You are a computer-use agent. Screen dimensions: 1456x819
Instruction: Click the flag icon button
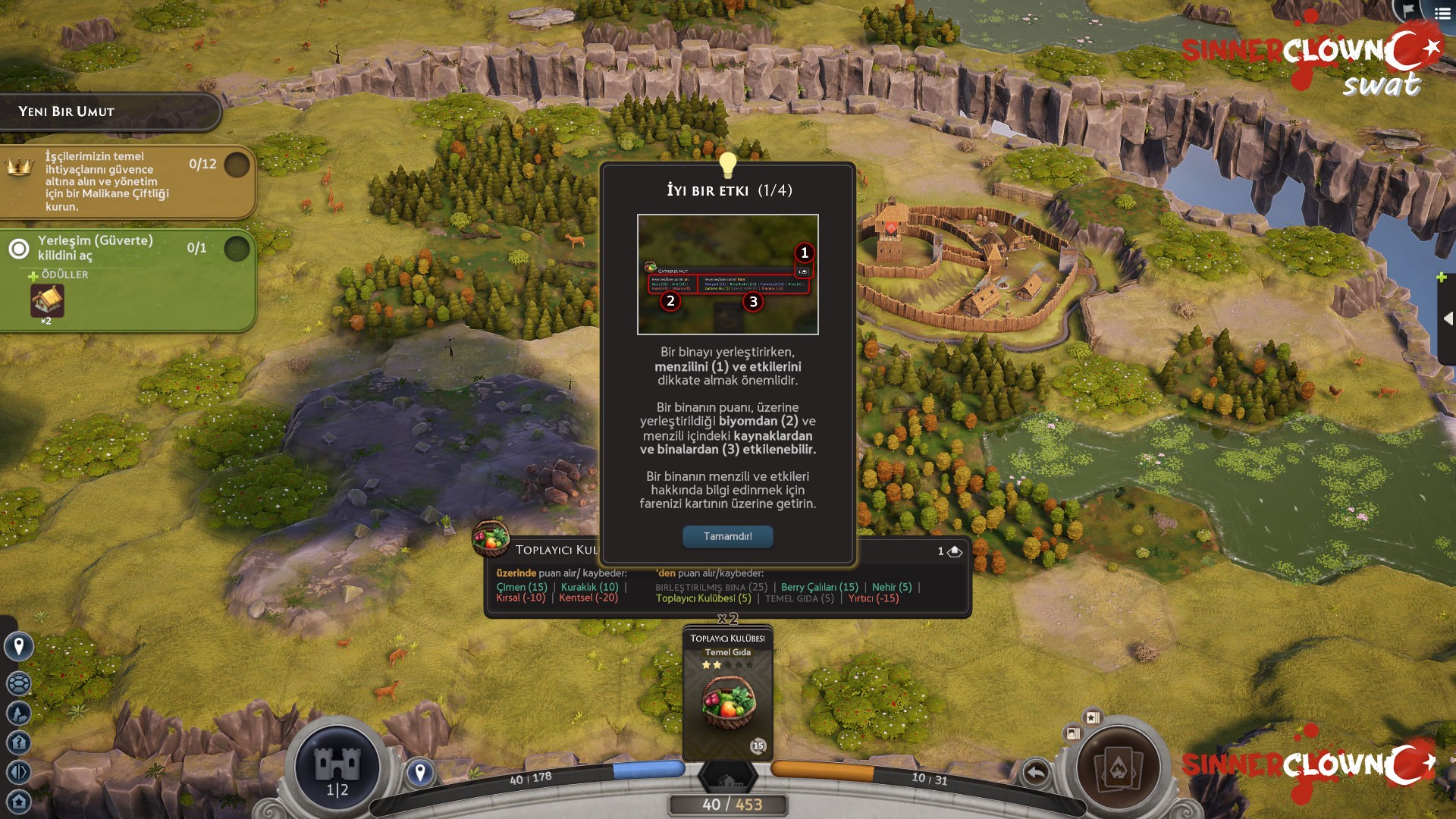[1408, 10]
